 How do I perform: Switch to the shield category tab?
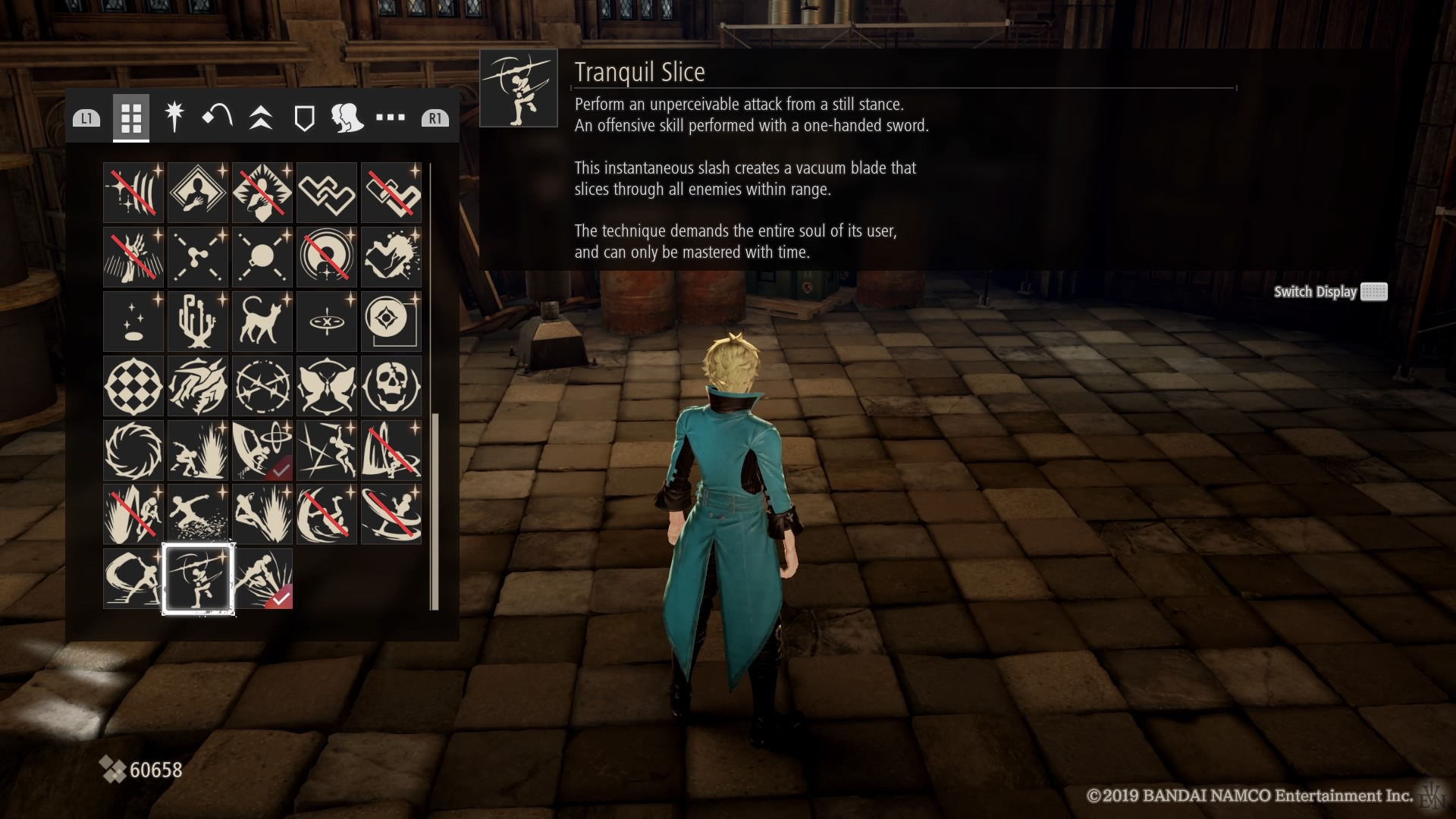tap(304, 118)
